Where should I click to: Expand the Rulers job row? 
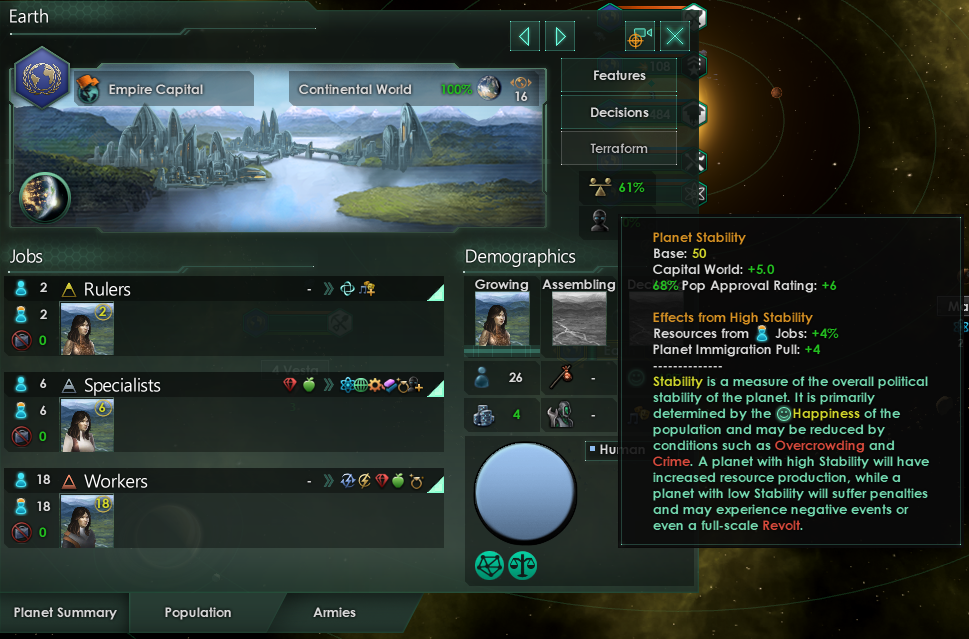435,292
